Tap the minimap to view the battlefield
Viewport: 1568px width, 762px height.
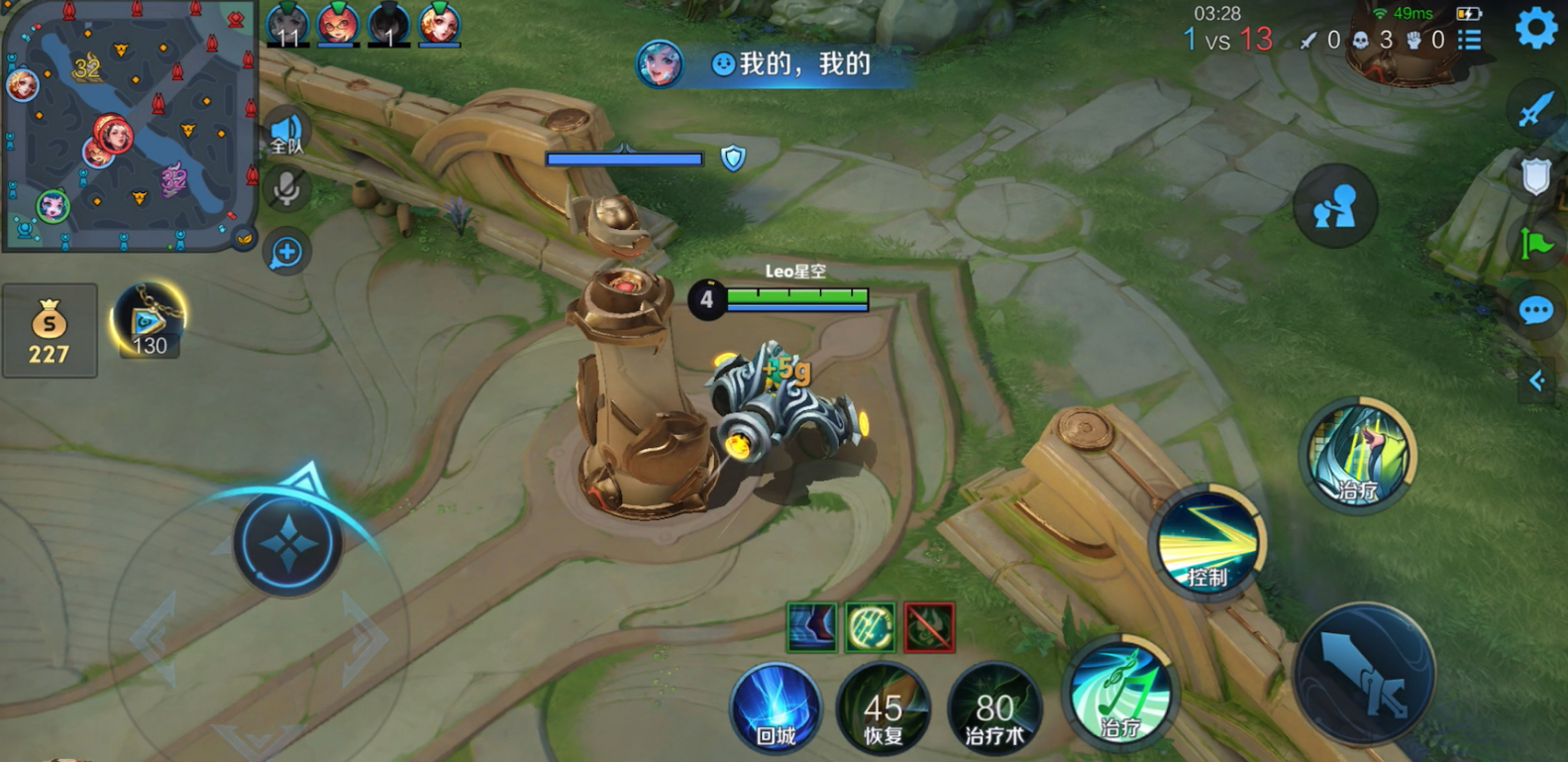point(129,124)
